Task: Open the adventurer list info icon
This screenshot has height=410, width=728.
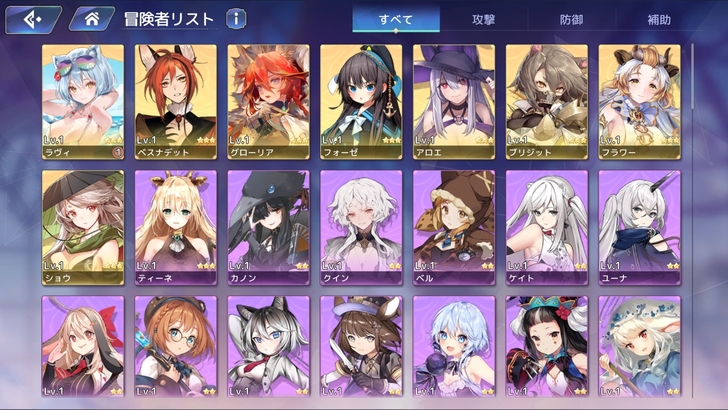Action: (236, 18)
